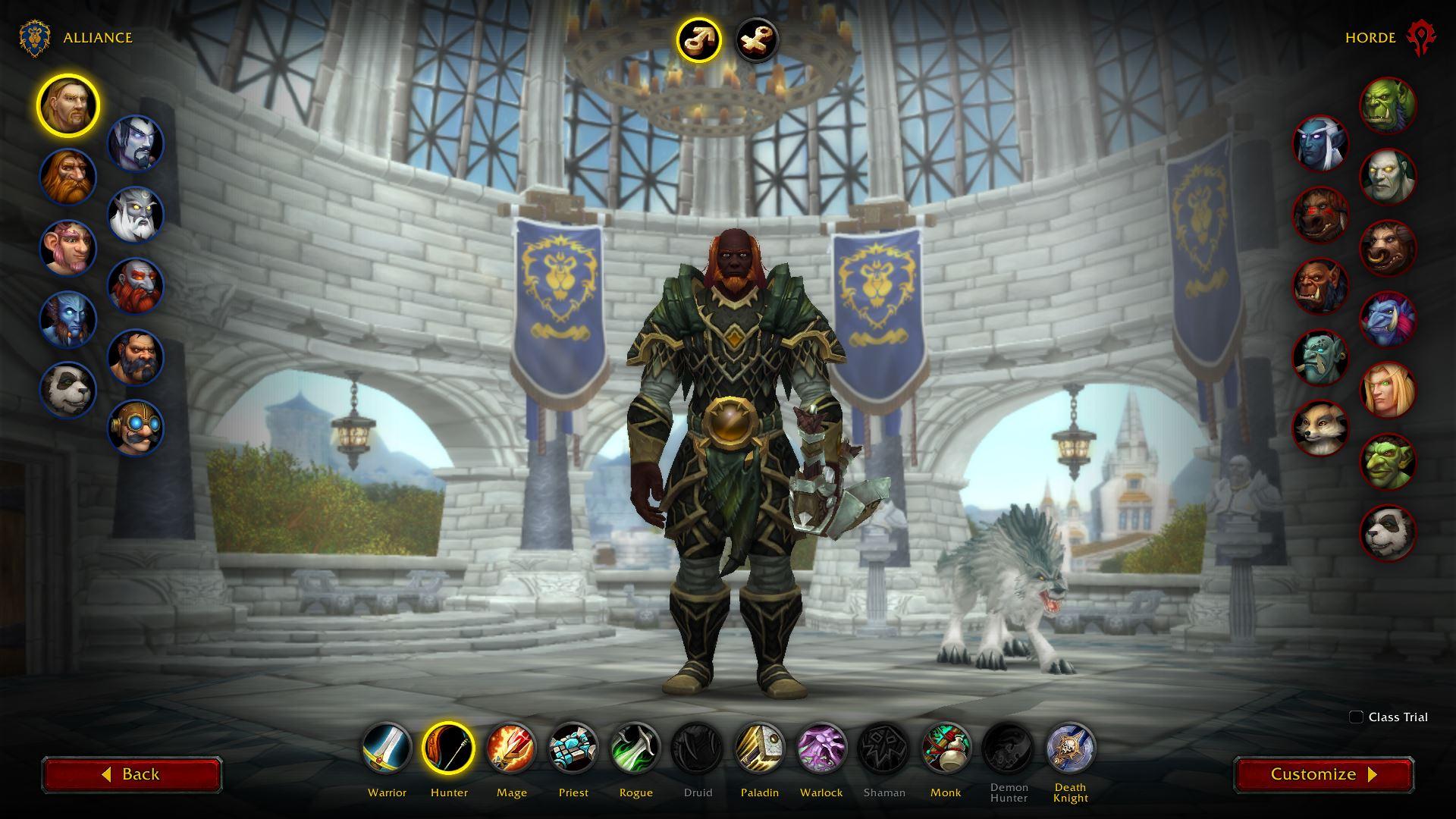Toggle the Class Trial checkbox
The image size is (1456, 819).
(1357, 717)
